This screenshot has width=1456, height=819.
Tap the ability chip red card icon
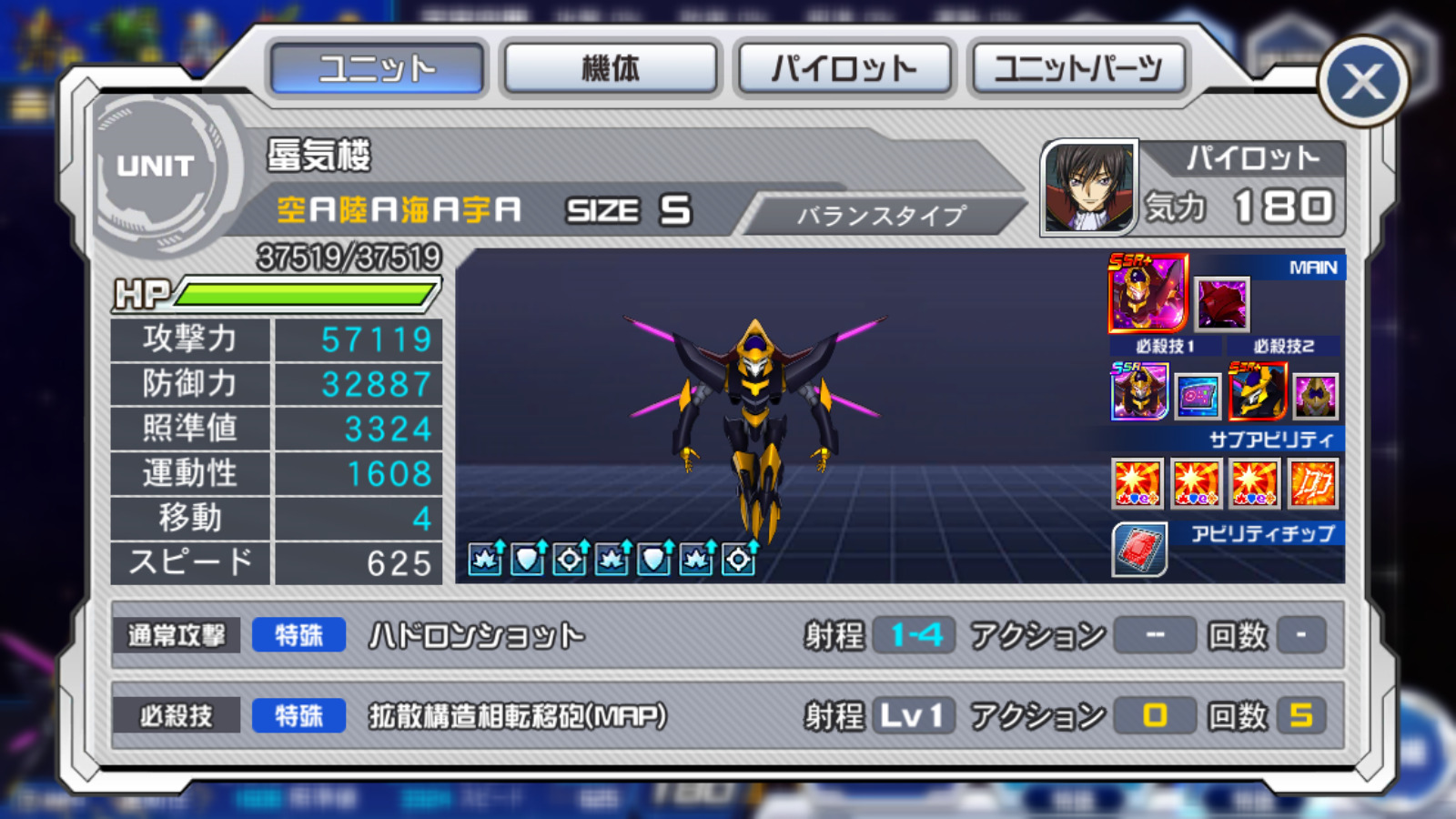[x=1139, y=550]
